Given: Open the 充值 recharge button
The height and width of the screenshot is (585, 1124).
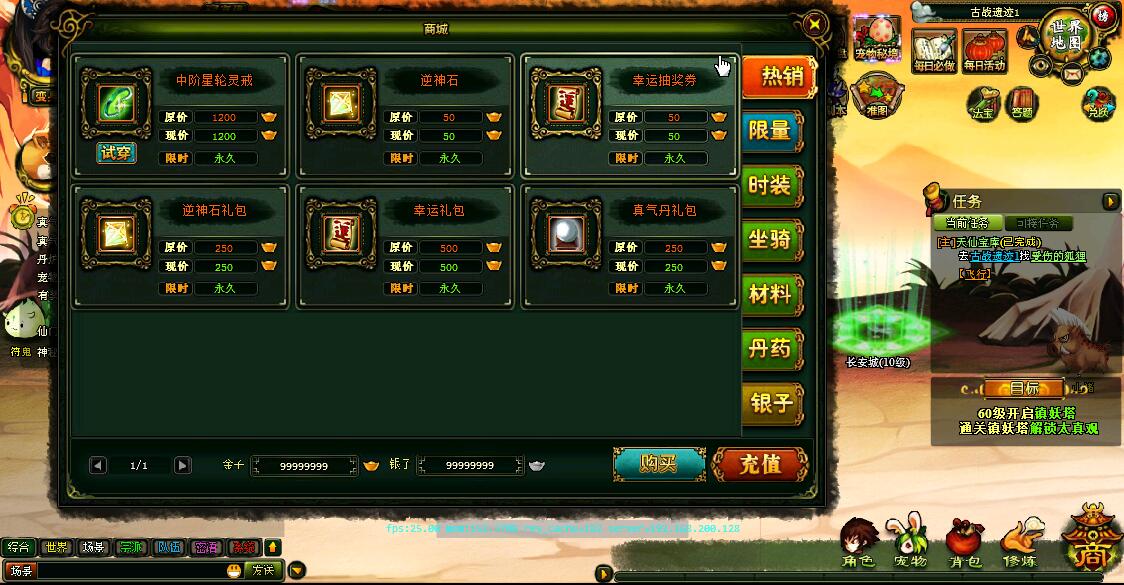Looking at the screenshot, I should click(x=760, y=464).
